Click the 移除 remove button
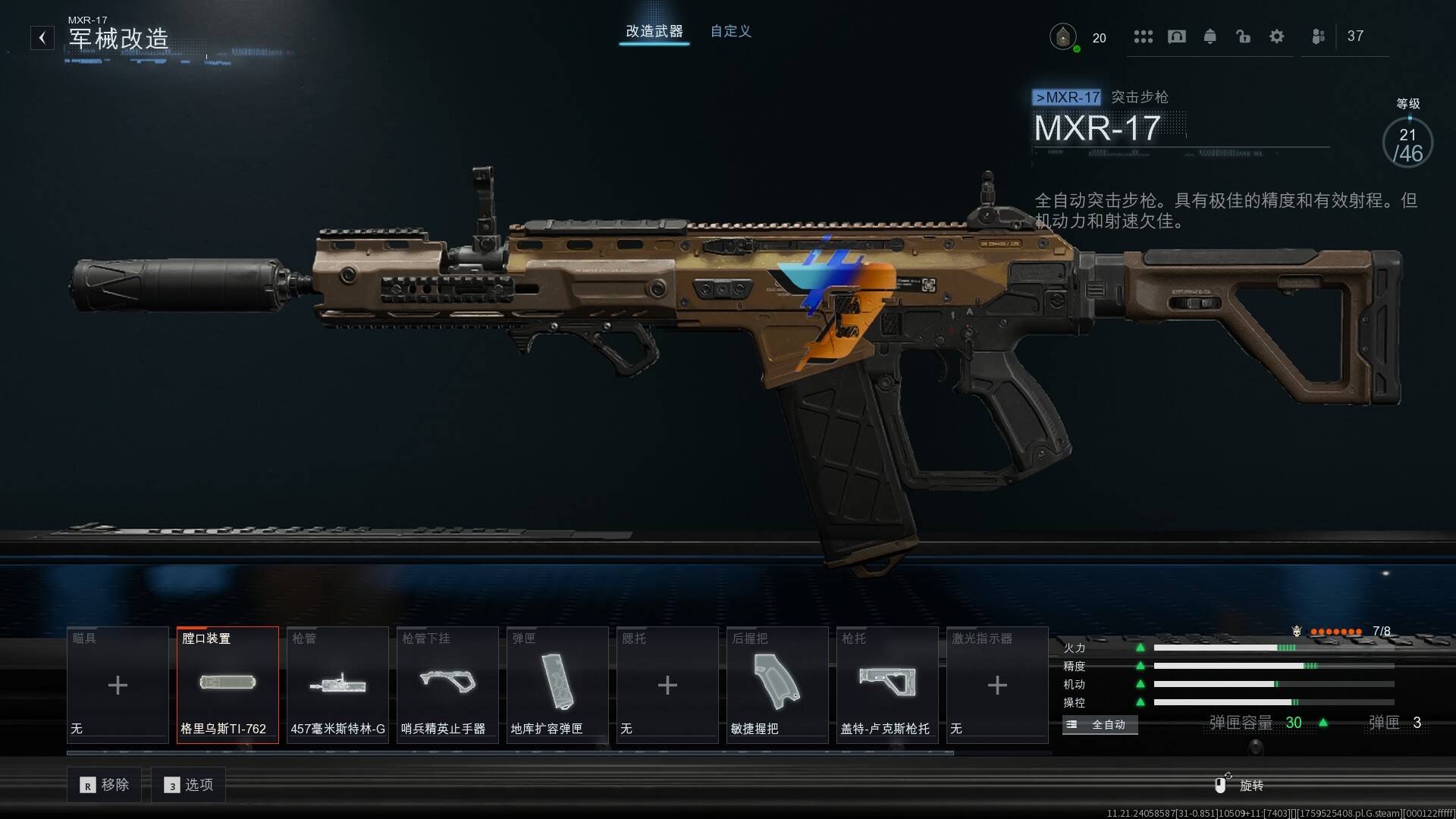The height and width of the screenshot is (819, 1456). [105, 785]
